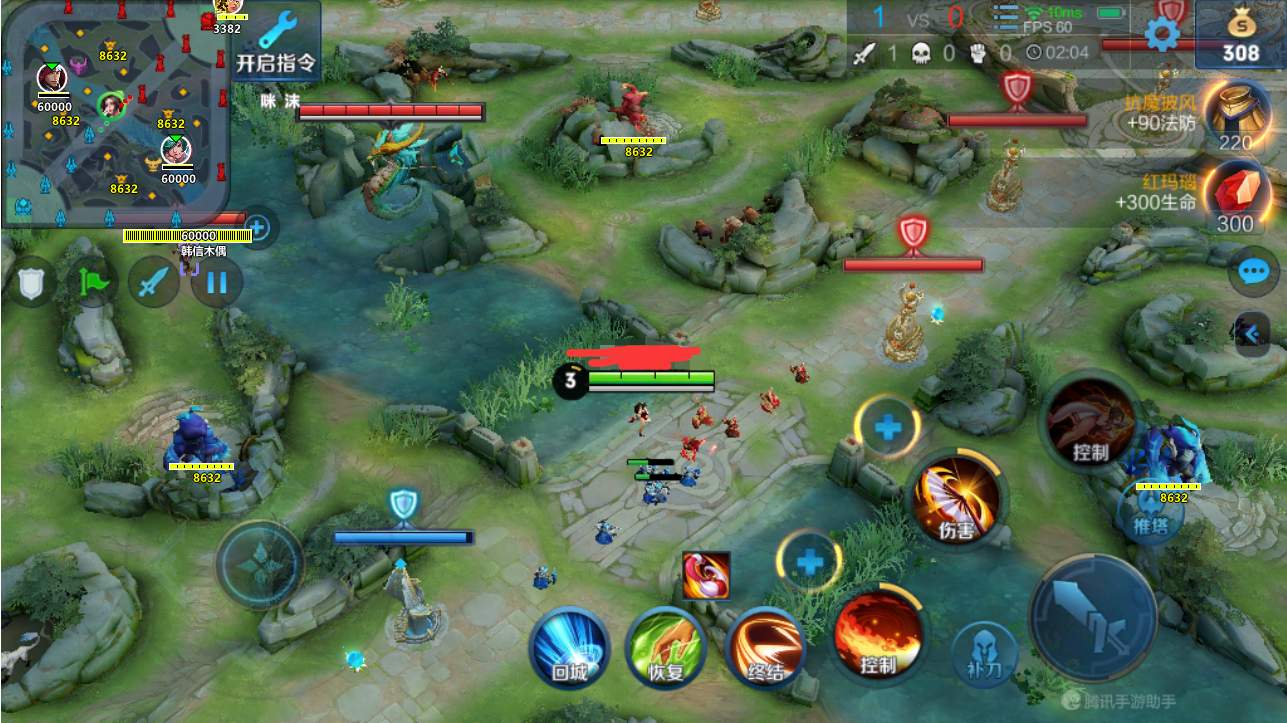Cast the 伤害 damage skill
Image resolution: width=1287 pixels, height=723 pixels.
[x=956, y=498]
